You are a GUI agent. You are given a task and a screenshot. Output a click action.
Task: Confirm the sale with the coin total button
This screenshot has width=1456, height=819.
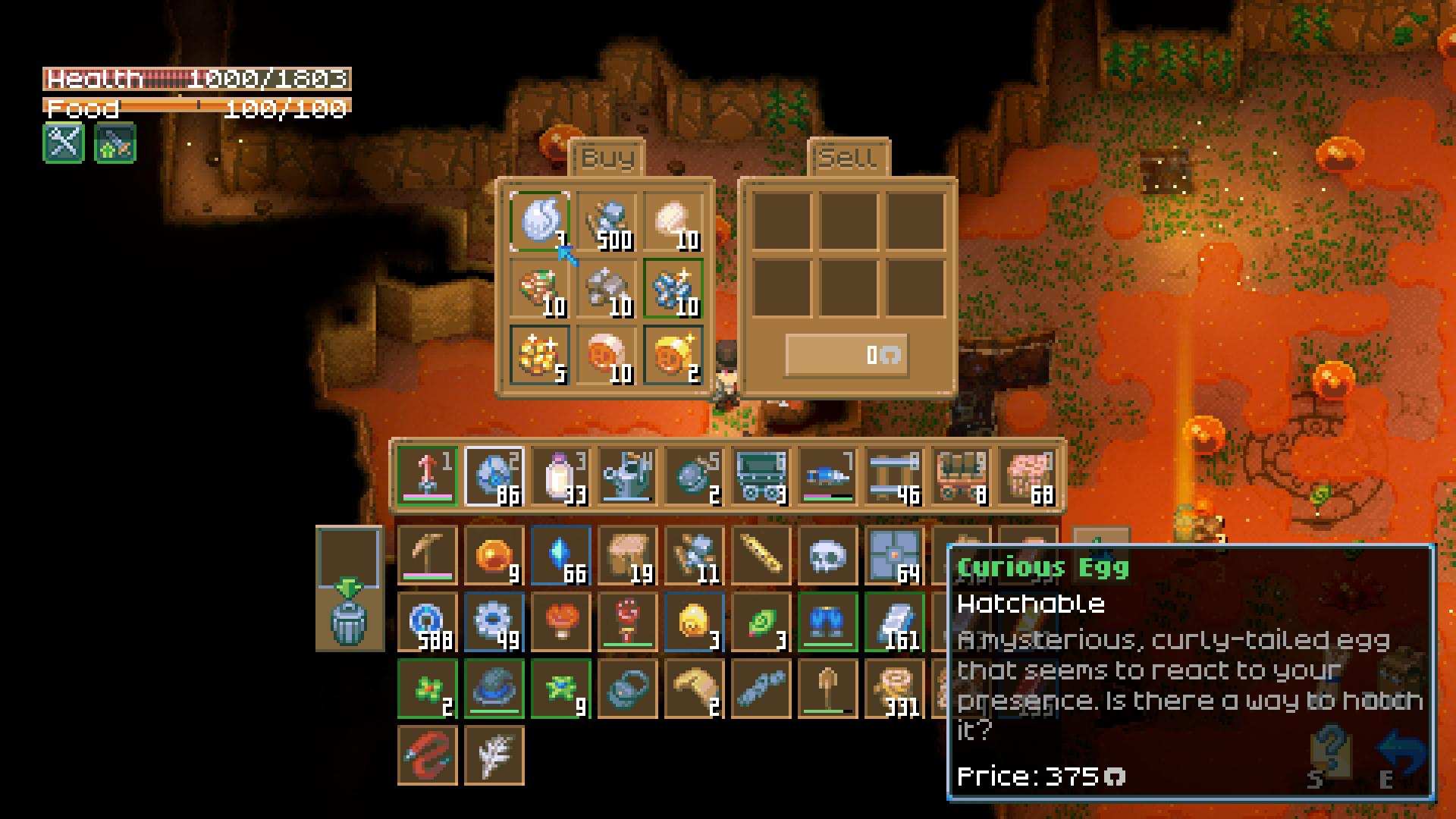point(846,355)
